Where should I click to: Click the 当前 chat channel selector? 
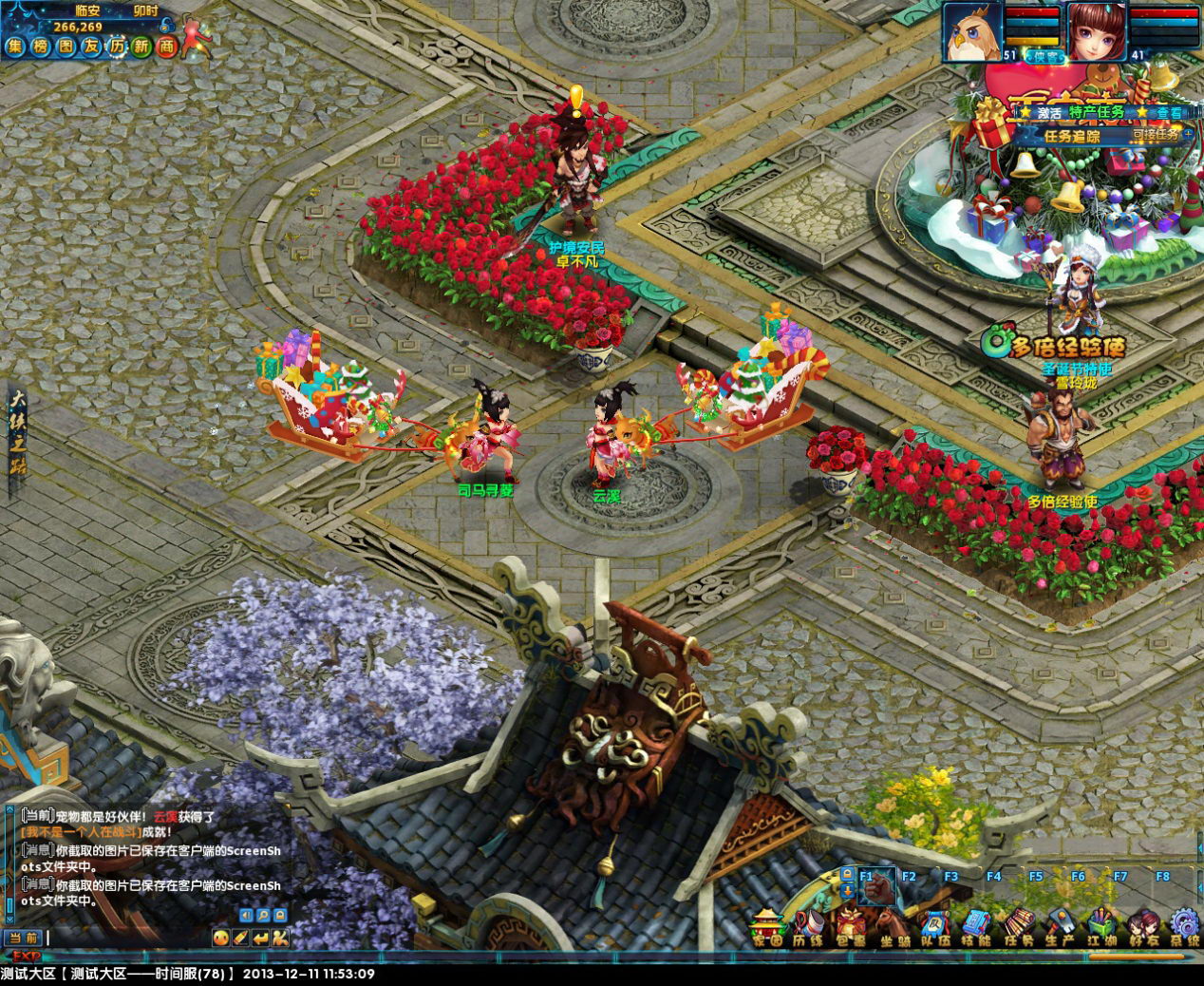click(x=22, y=939)
